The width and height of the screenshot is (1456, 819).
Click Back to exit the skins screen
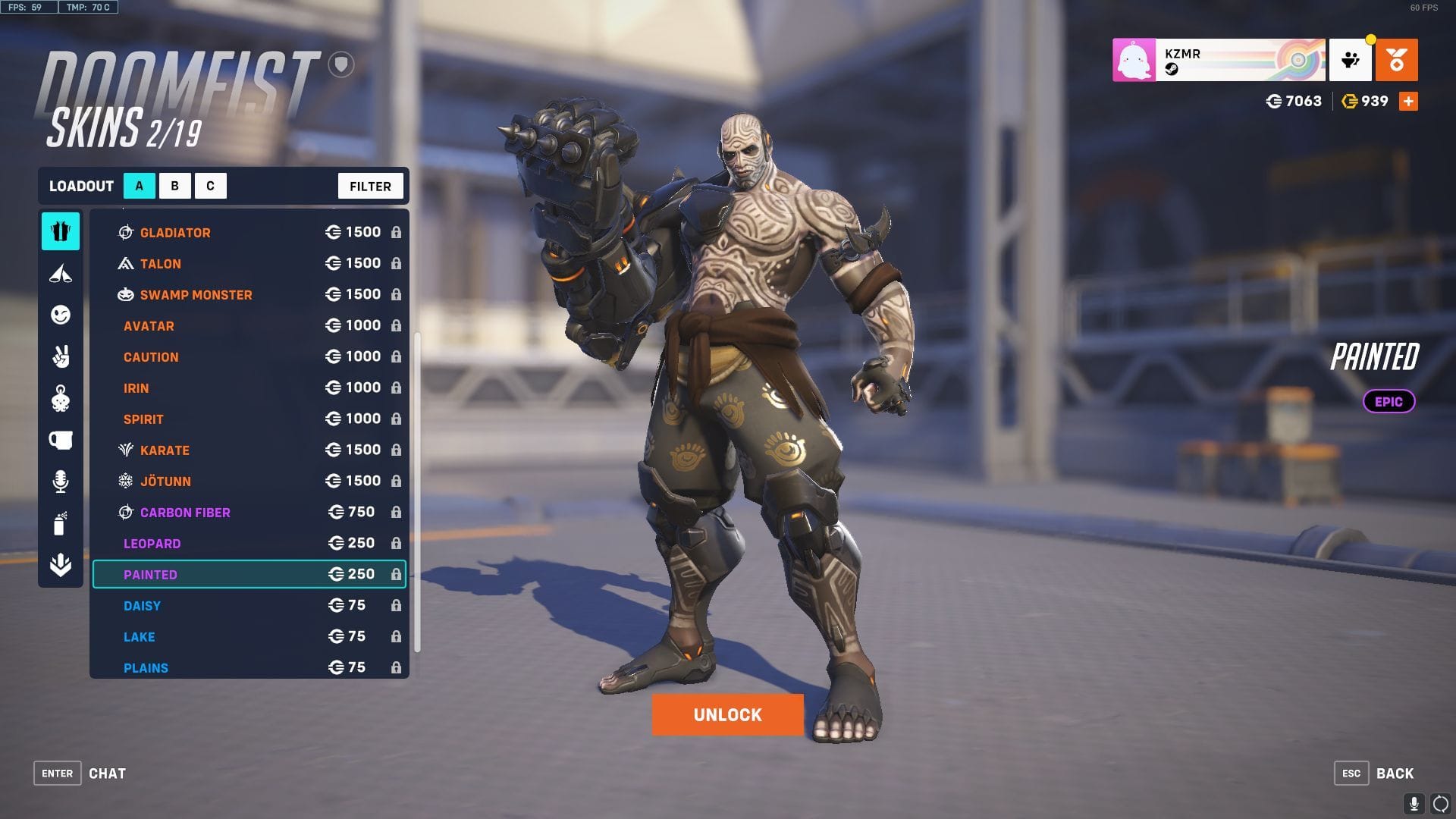click(1395, 773)
